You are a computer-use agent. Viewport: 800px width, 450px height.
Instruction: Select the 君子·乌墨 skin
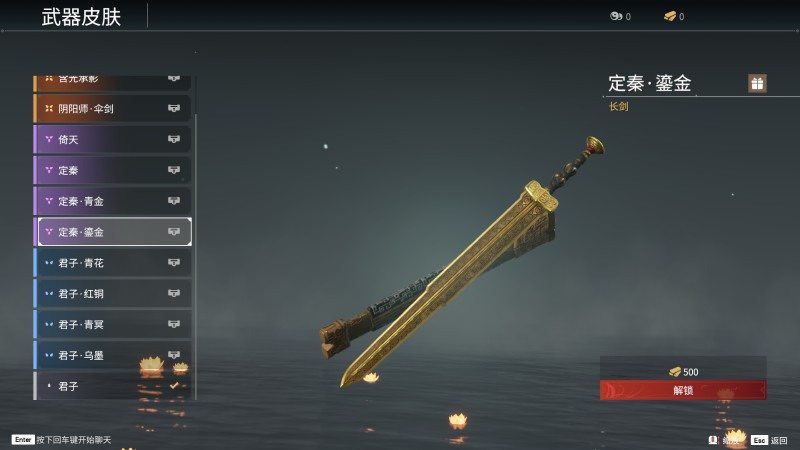(x=112, y=355)
